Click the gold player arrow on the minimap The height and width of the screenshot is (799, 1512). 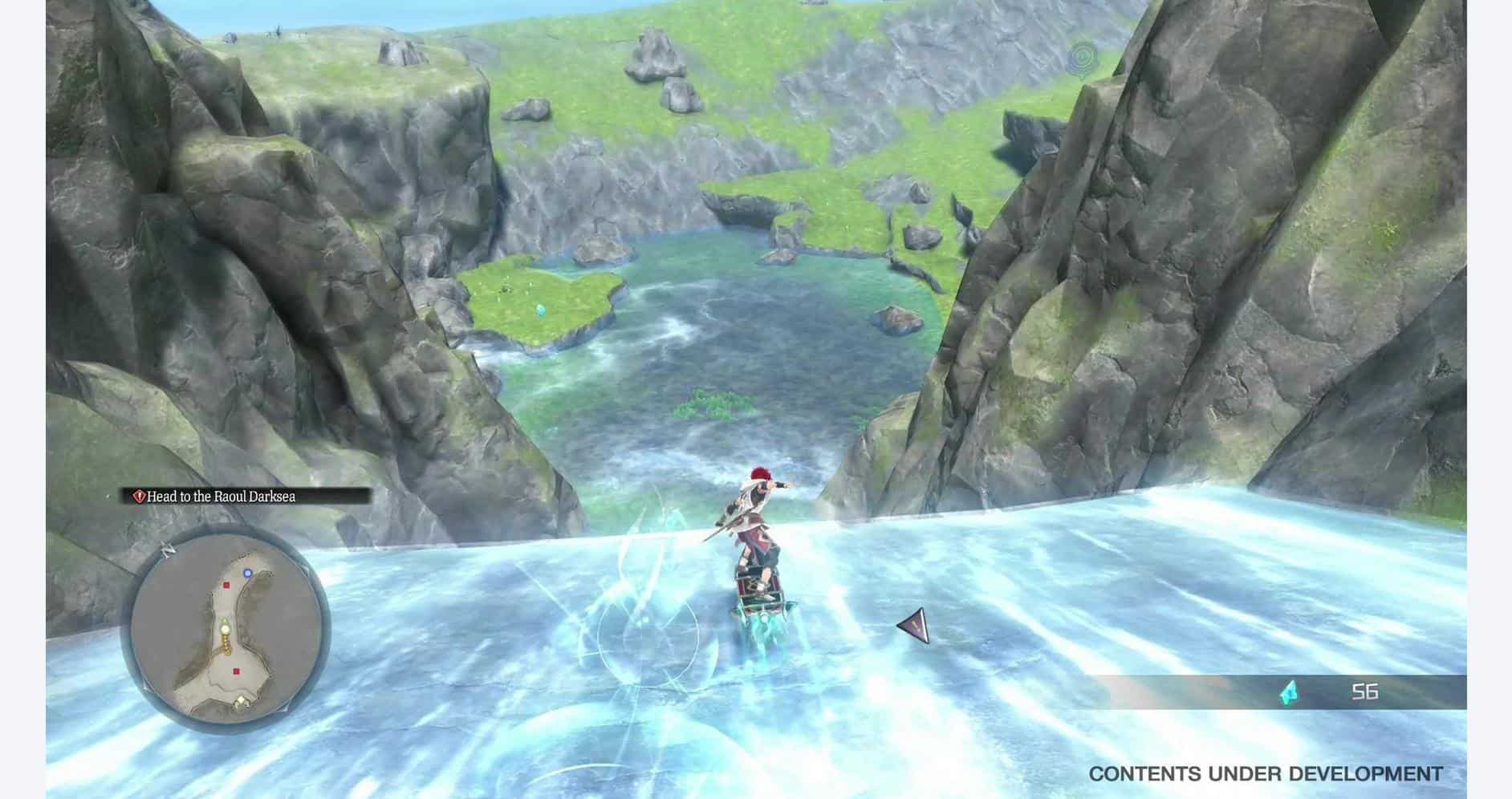[225, 627]
